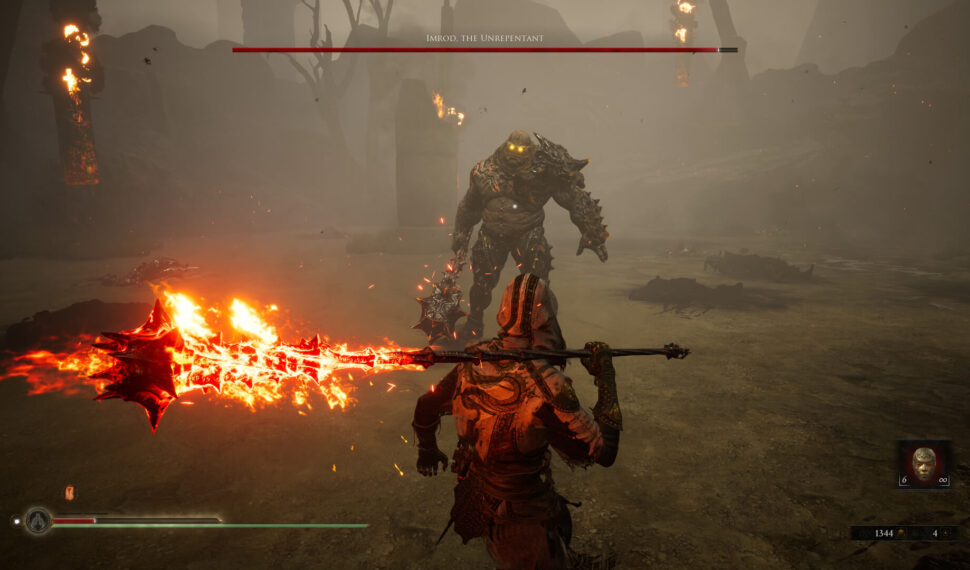This screenshot has width=970, height=570.
Task: Select the golden mask quick item slot
Action: click(924, 464)
